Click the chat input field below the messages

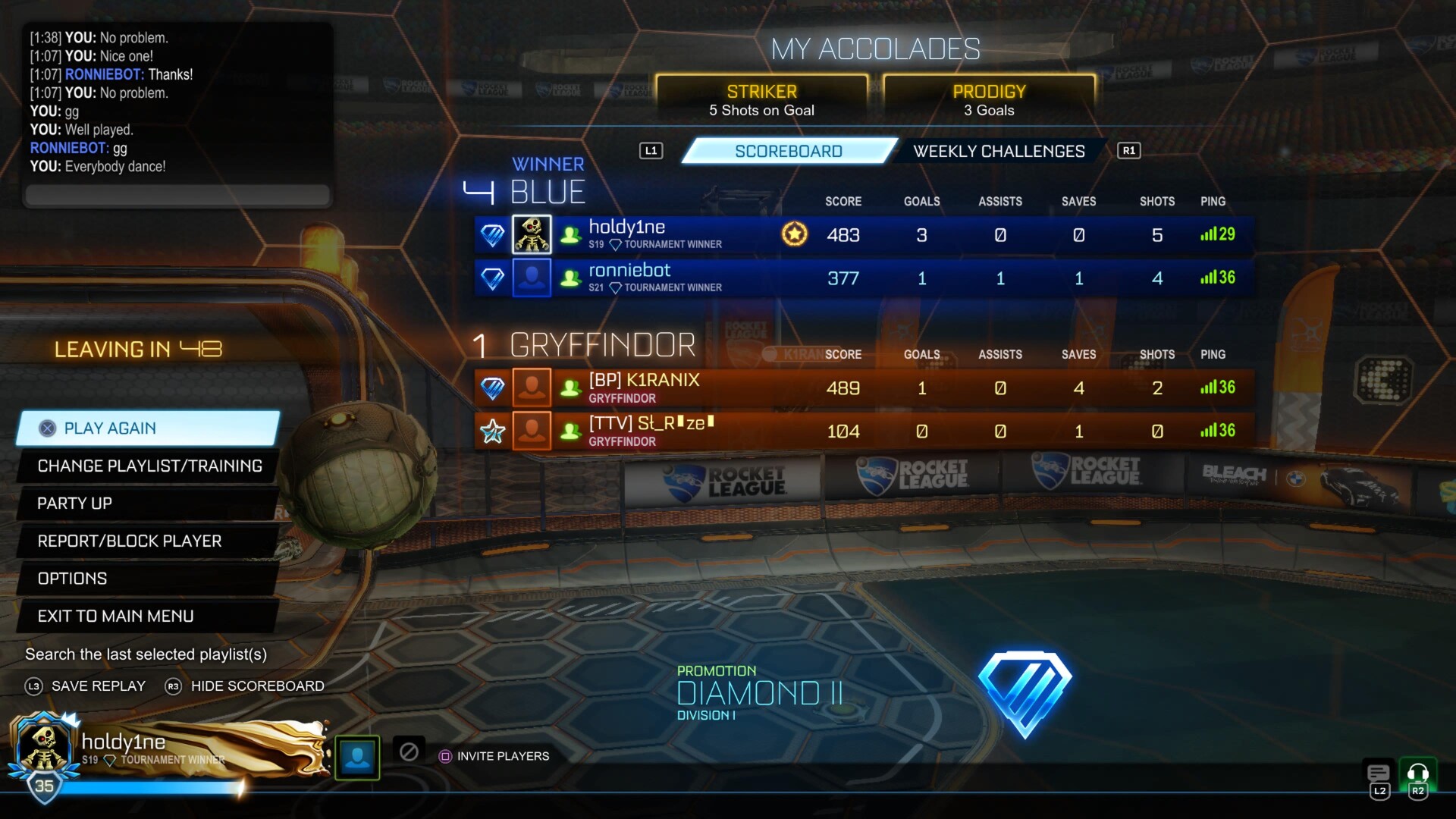176,195
